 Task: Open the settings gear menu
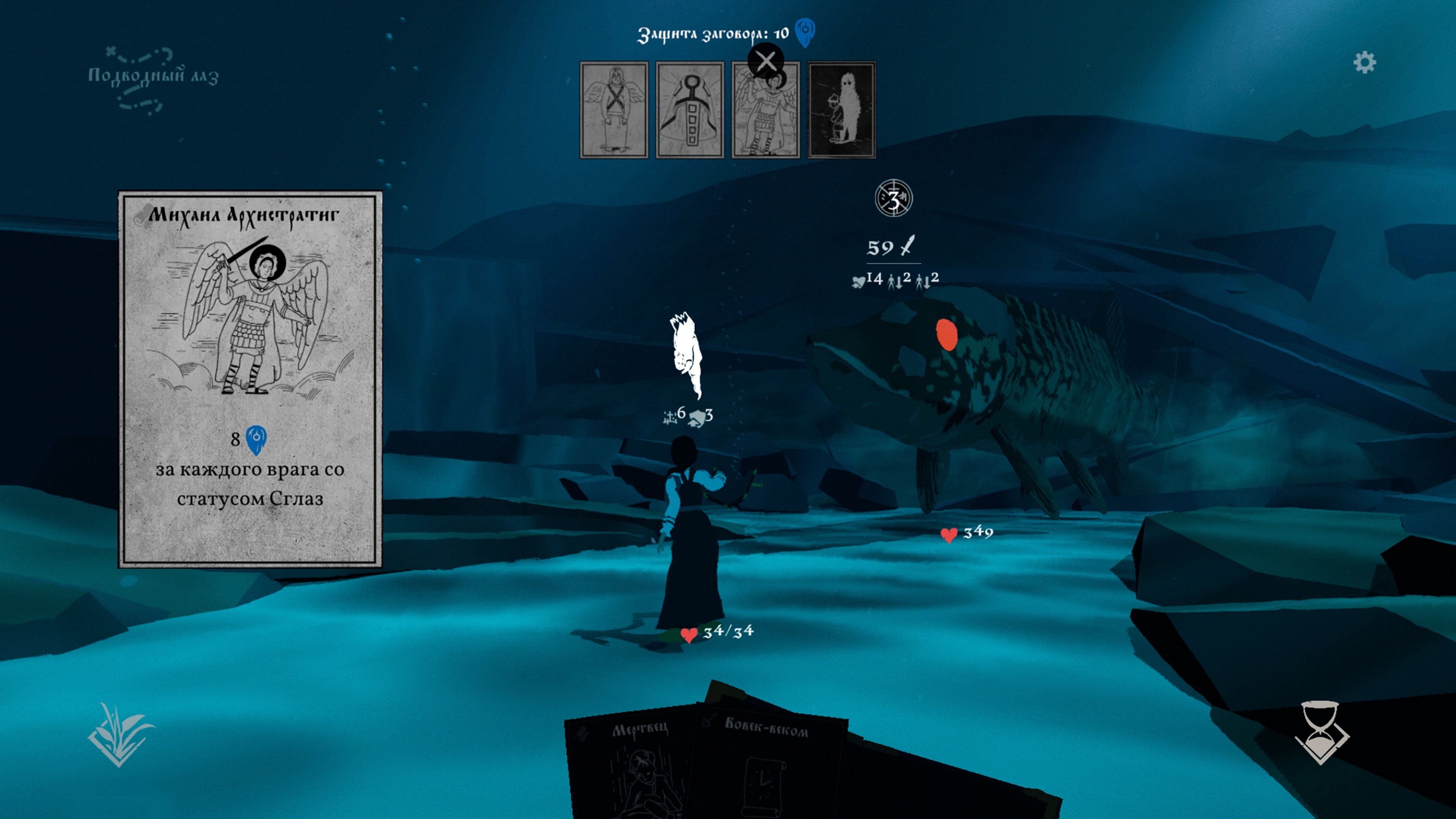pos(1364,62)
